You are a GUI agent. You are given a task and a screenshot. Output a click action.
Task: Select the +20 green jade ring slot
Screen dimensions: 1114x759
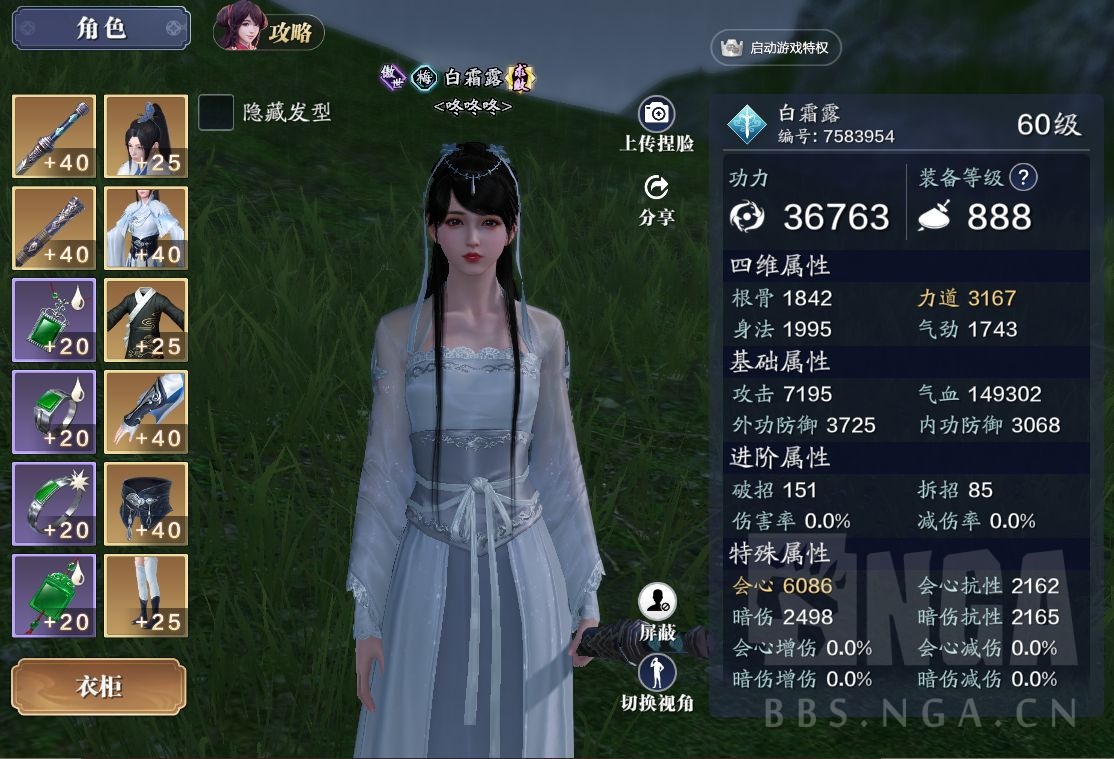click(54, 412)
